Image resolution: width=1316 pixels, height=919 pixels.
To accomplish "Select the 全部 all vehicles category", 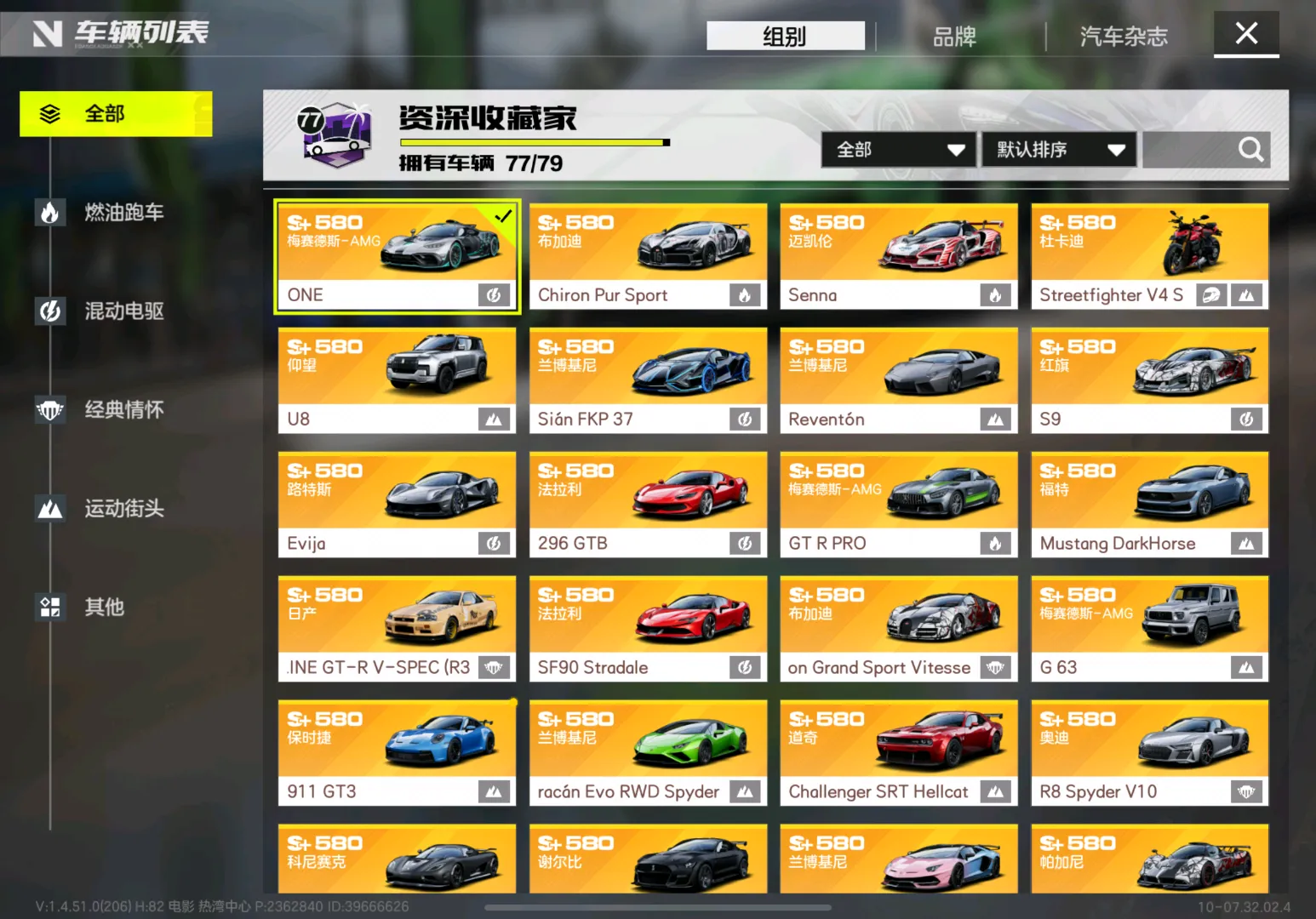I will 116,114.
